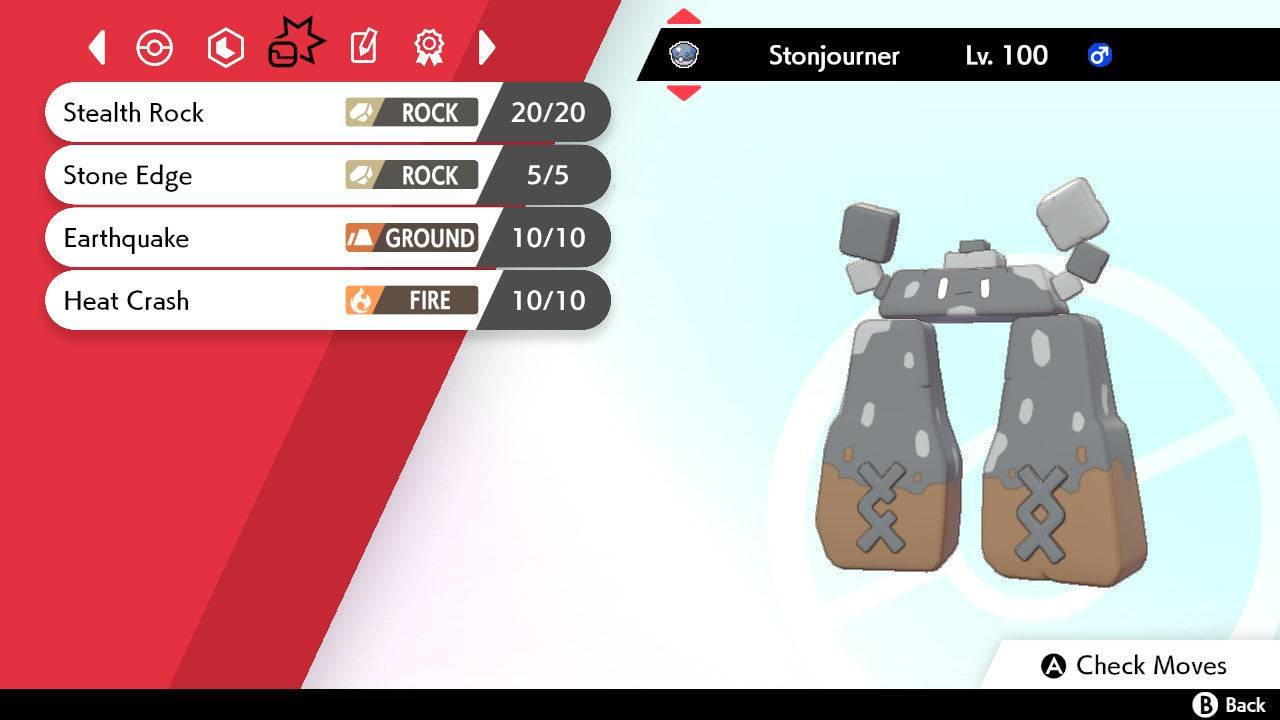Switch to the Poké Ball summary tab
The image size is (1280, 720).
(154, 48)
